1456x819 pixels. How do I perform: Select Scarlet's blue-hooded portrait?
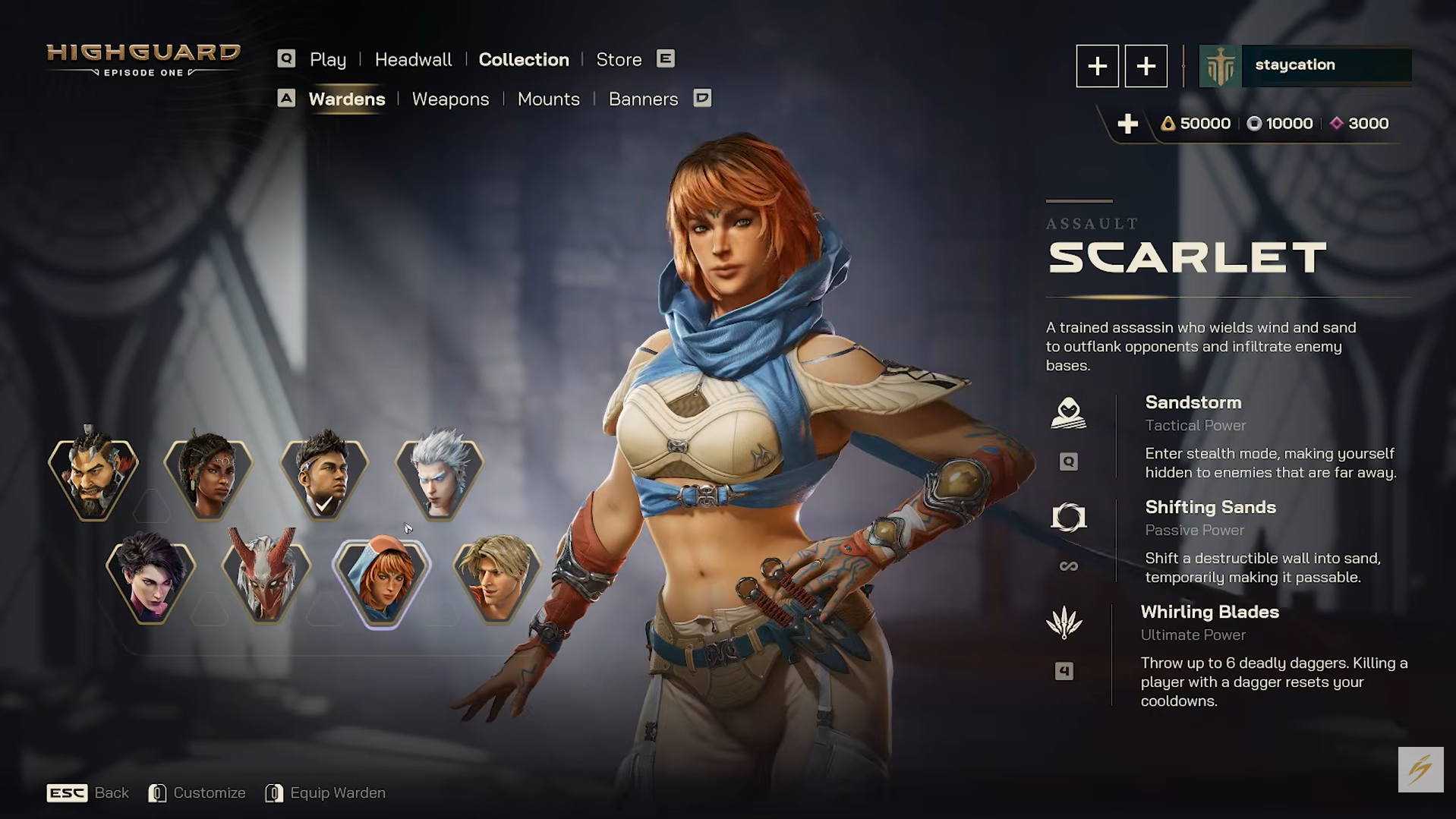point(382,581)
